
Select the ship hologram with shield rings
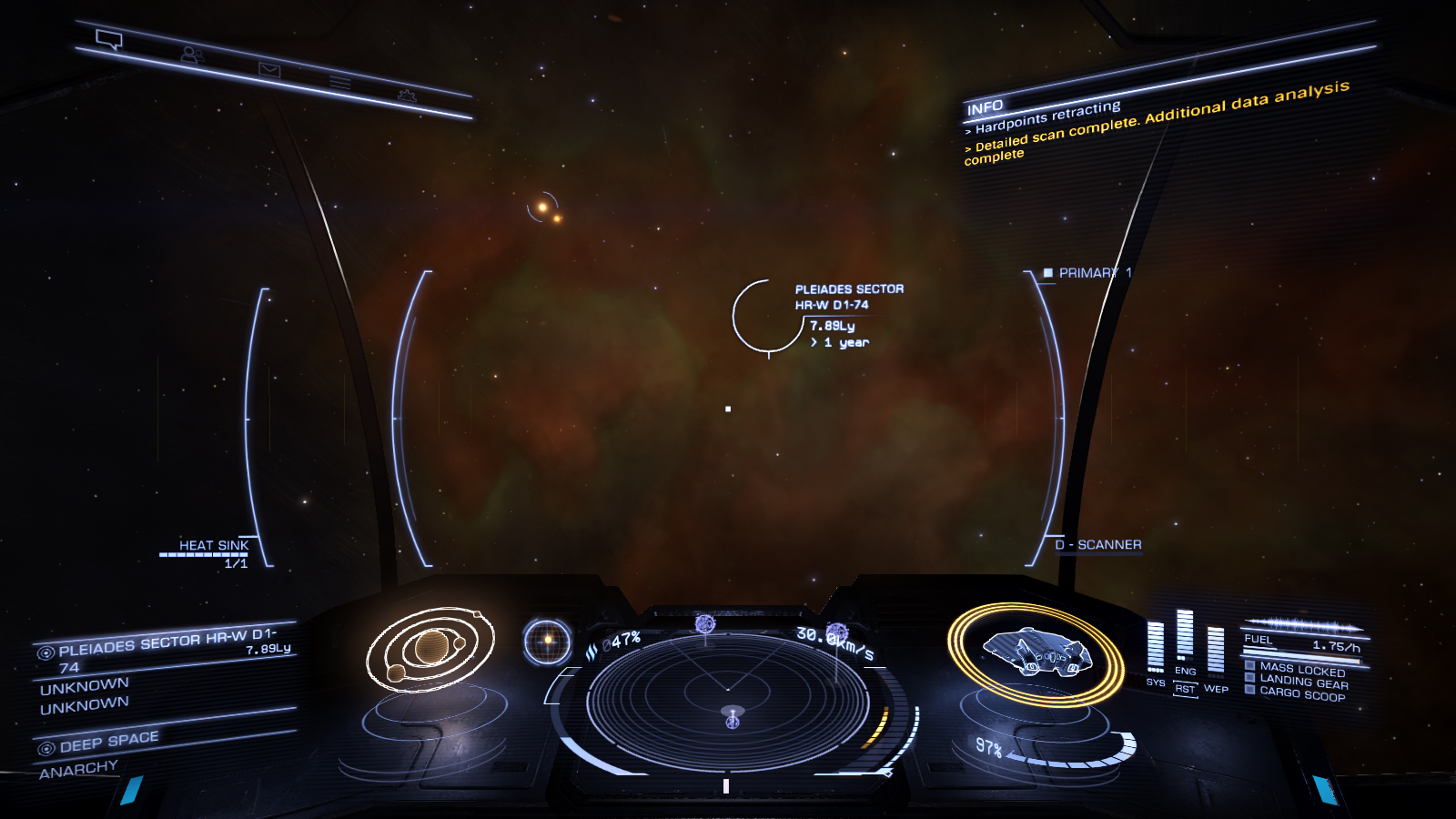[1036, 652]
